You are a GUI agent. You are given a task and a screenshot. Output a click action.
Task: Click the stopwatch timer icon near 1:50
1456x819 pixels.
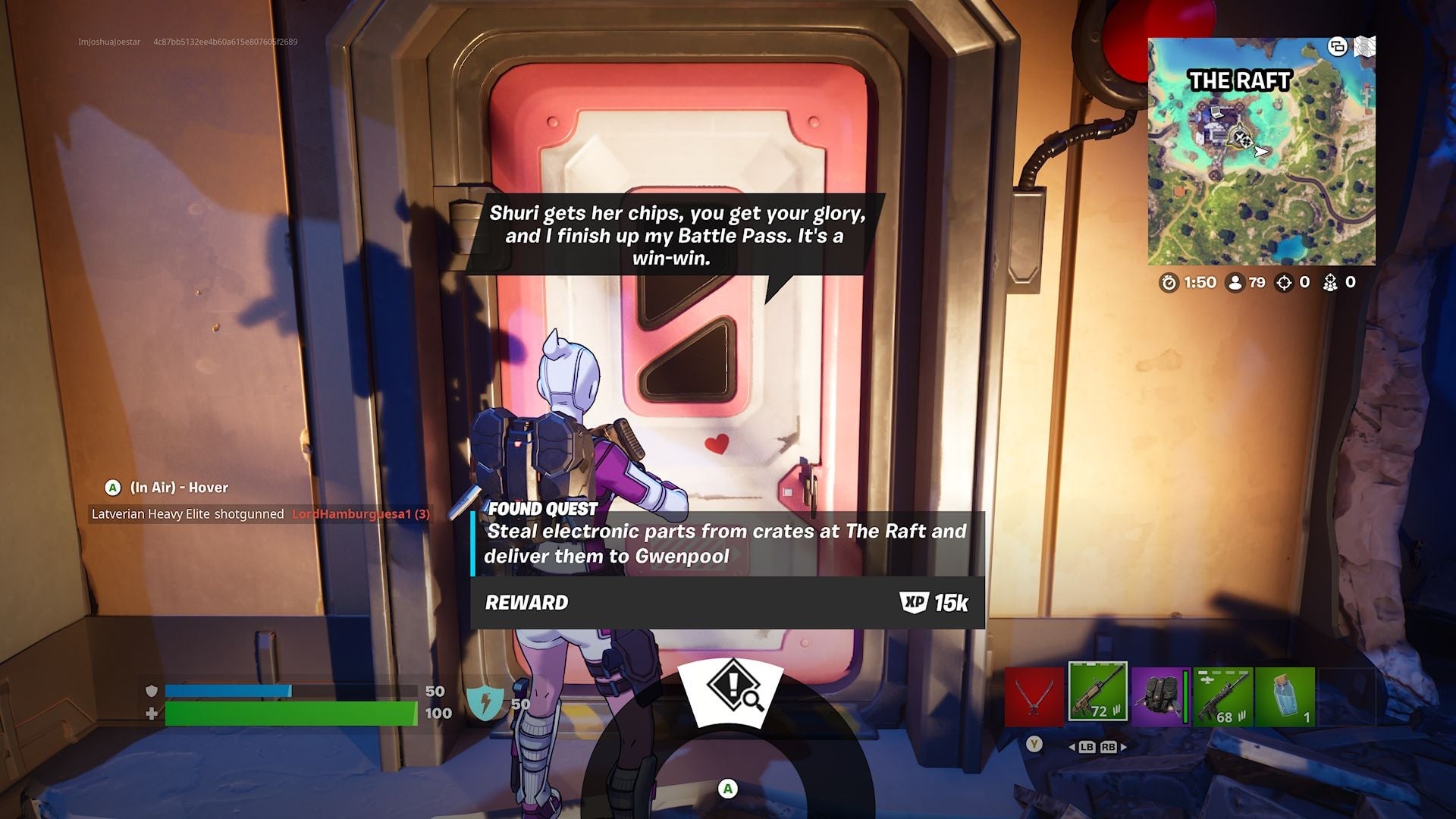tap(1170, 283)
